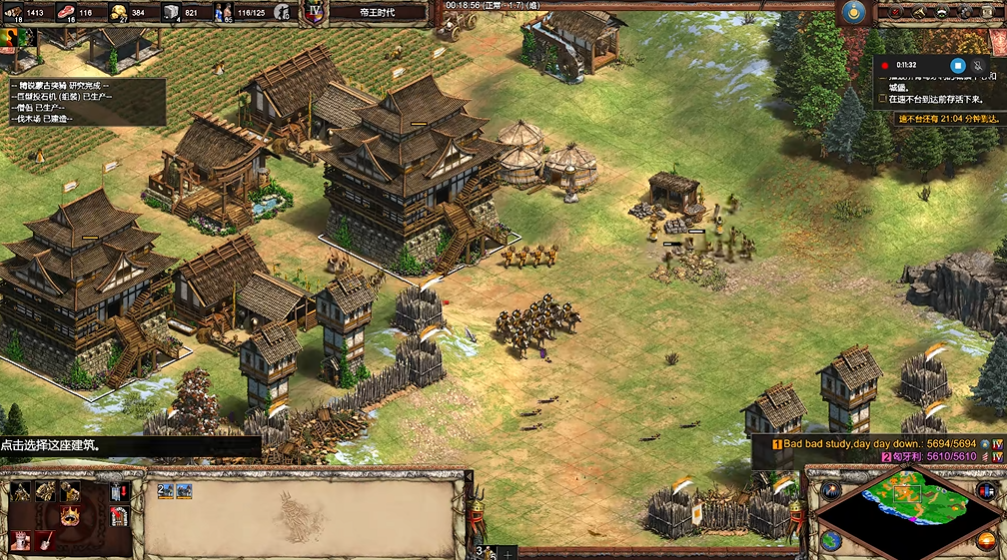Open diplomacy with the horn icon
The width and height of the screenshot is (1007, 560).
click(916, 11)
